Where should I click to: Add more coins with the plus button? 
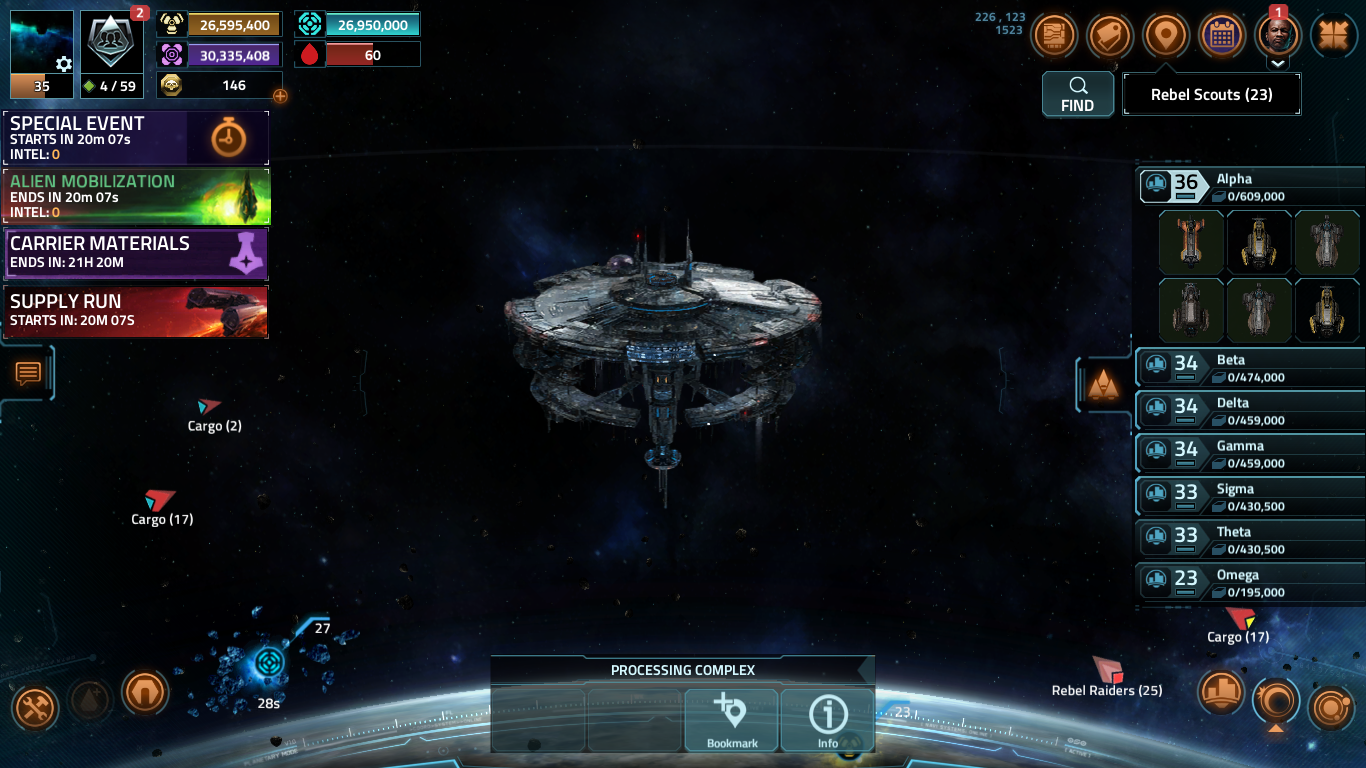pyautogui.click(x=280, y=96)
